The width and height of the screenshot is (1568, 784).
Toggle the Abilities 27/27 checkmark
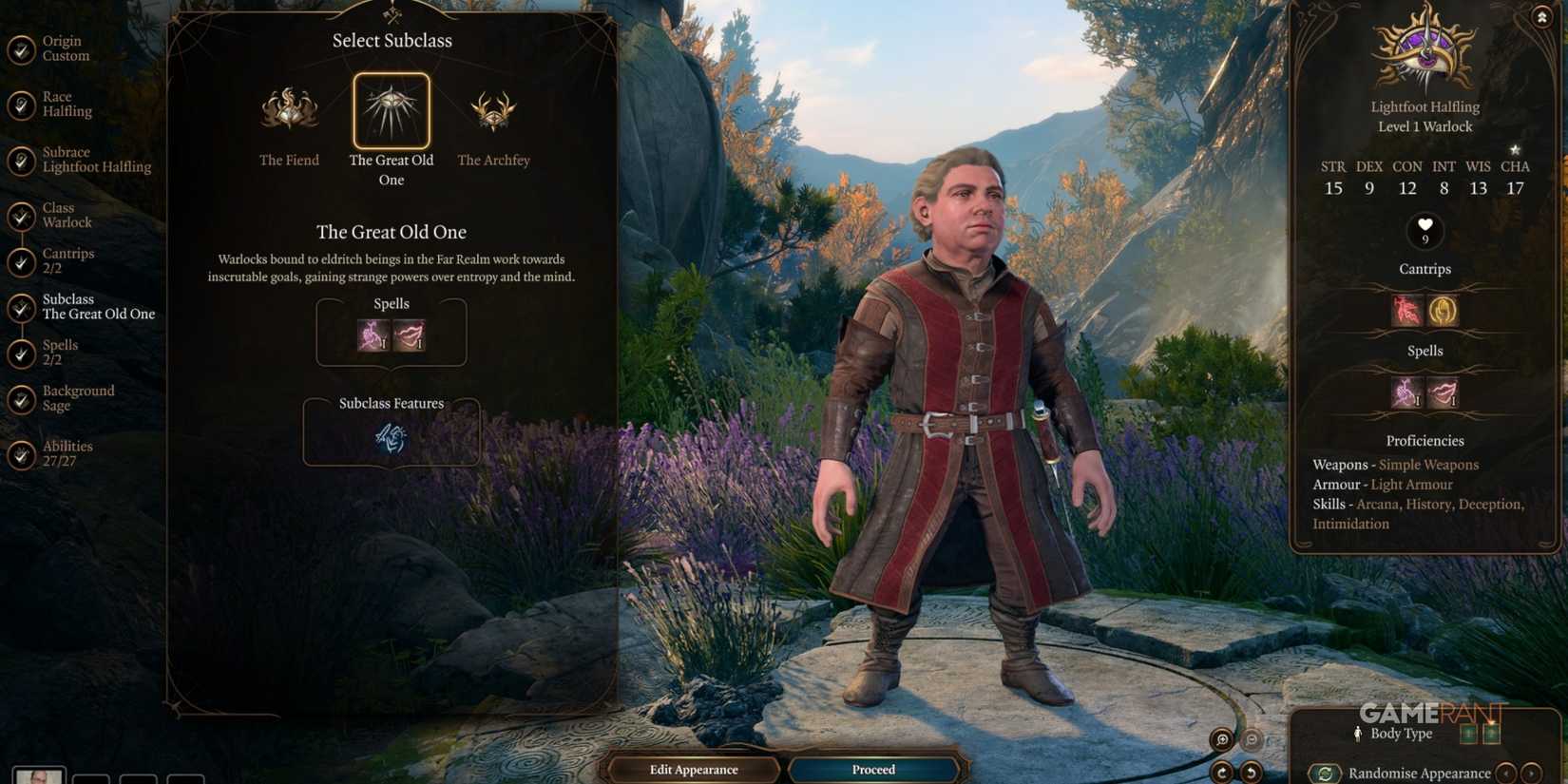tap(21, 455)
